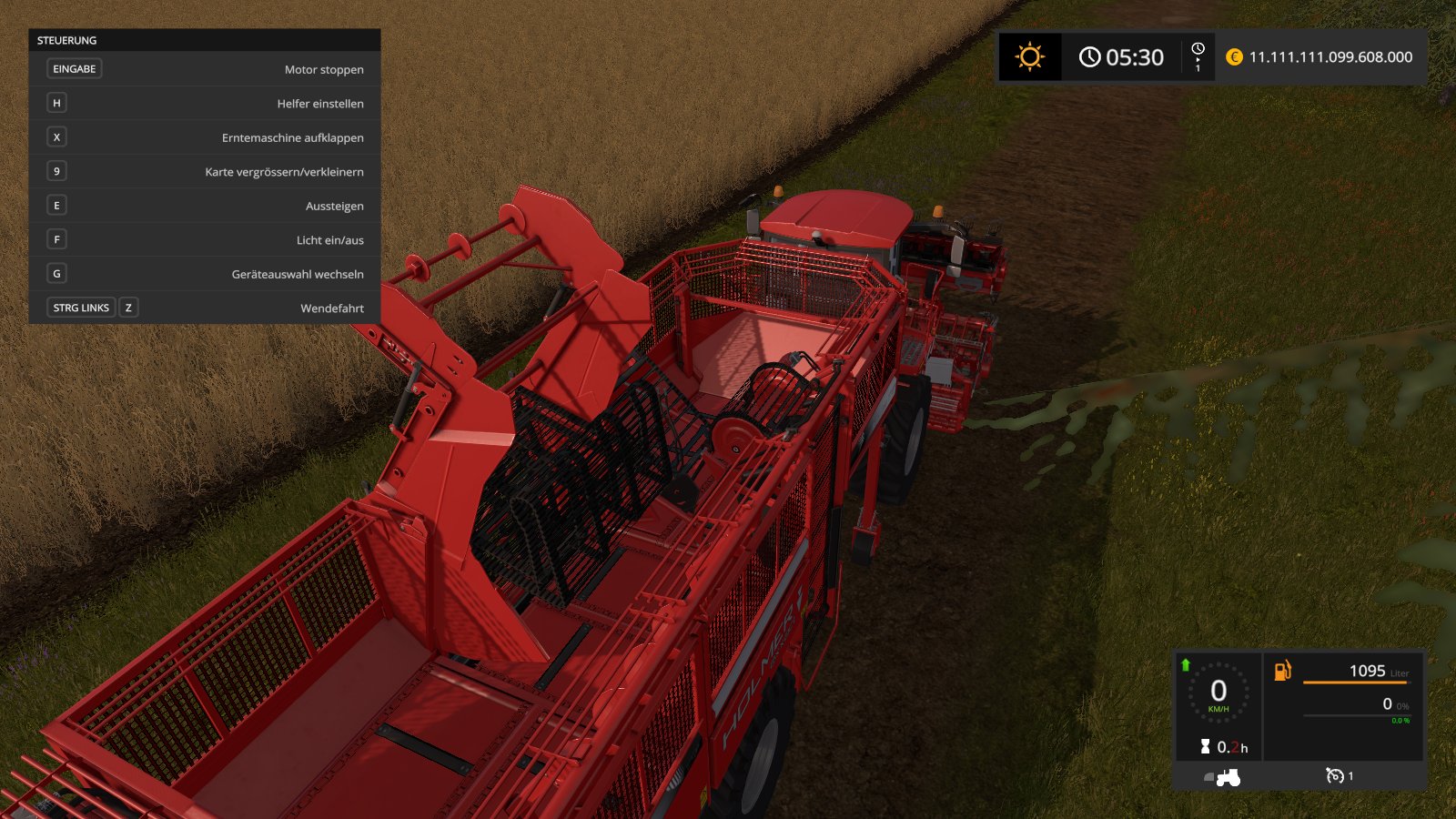Click the tractor vehicle icon
Viewport: 1456px width, 819px height.
click(1228, 777)
